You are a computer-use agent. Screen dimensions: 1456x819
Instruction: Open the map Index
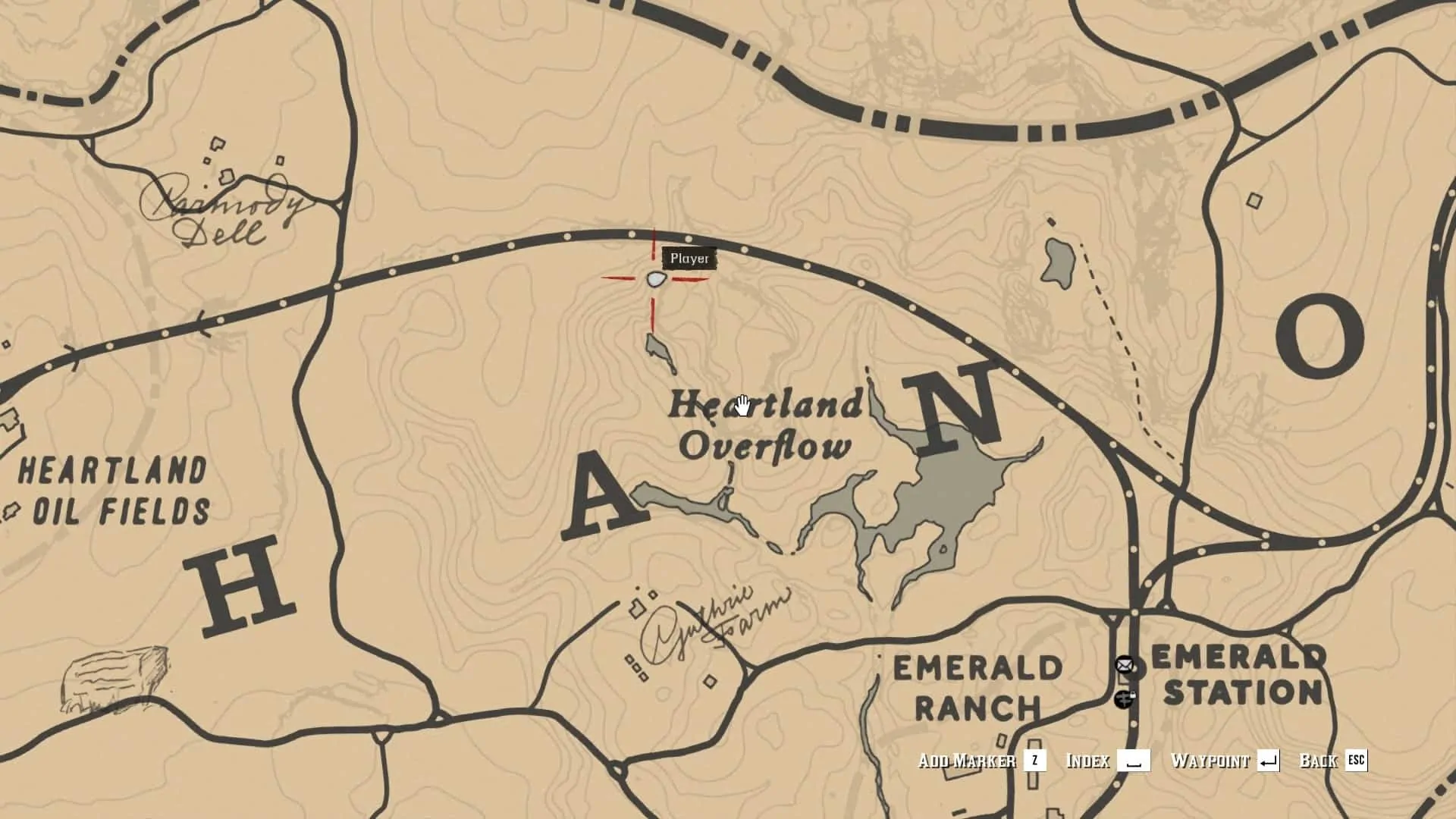pos(1107,761)
